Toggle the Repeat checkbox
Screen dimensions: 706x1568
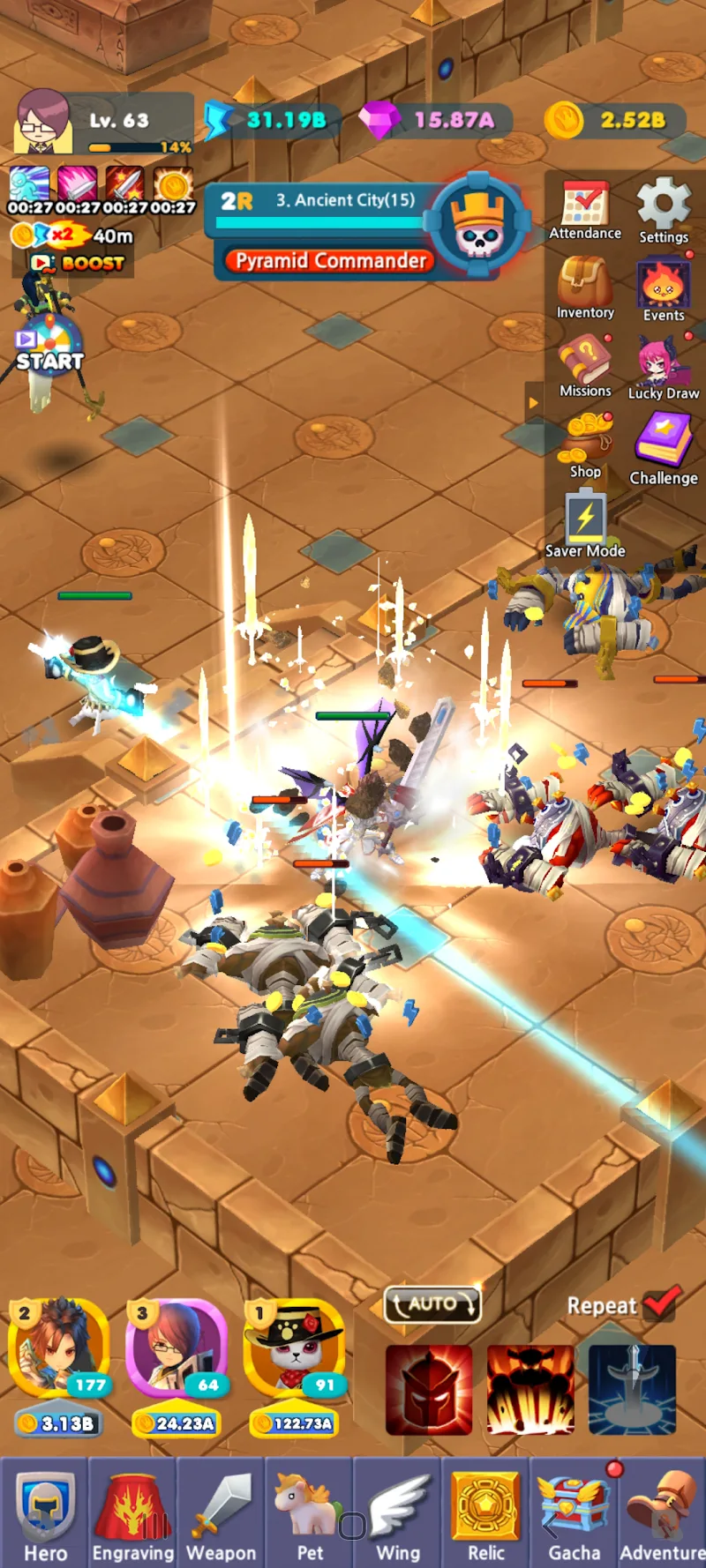click(x=662, y=1303)
